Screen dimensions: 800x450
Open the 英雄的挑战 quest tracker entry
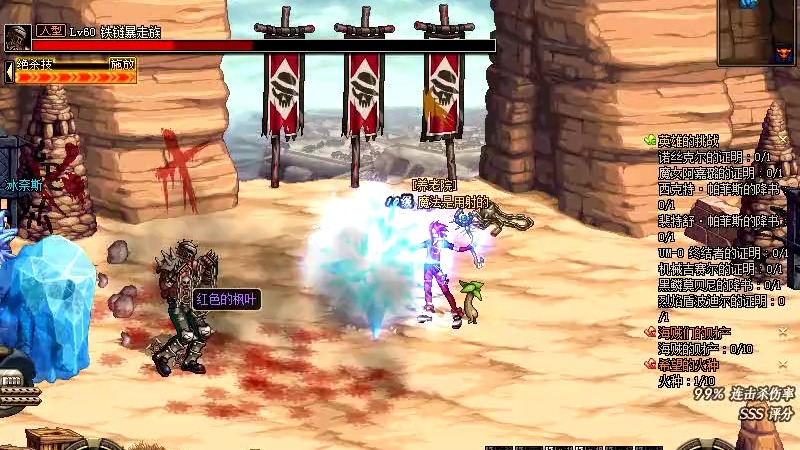point(688,141)
